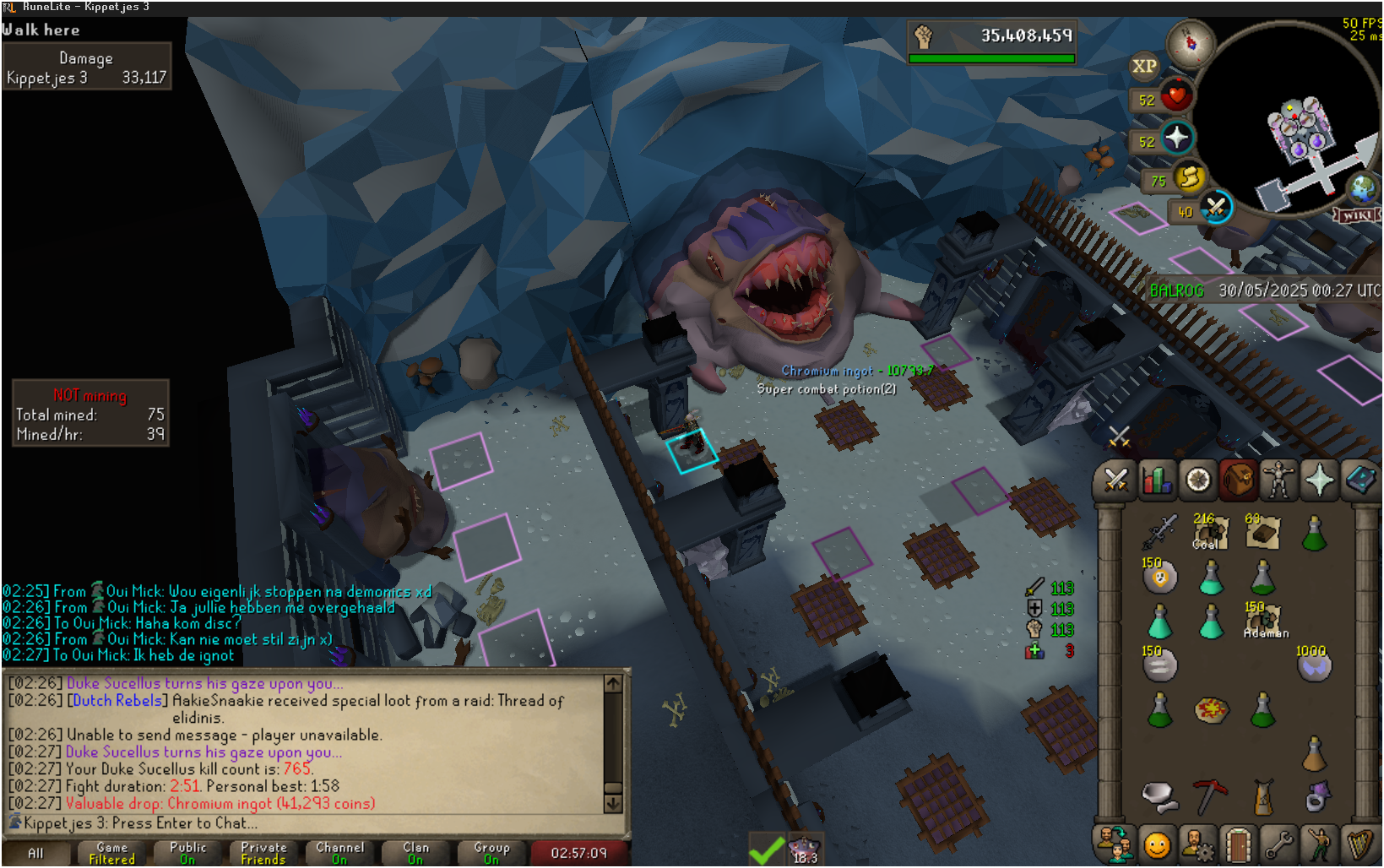Select the red pickaxe in inventory
1384x868 pixels.
click(x=1209, y=795)
